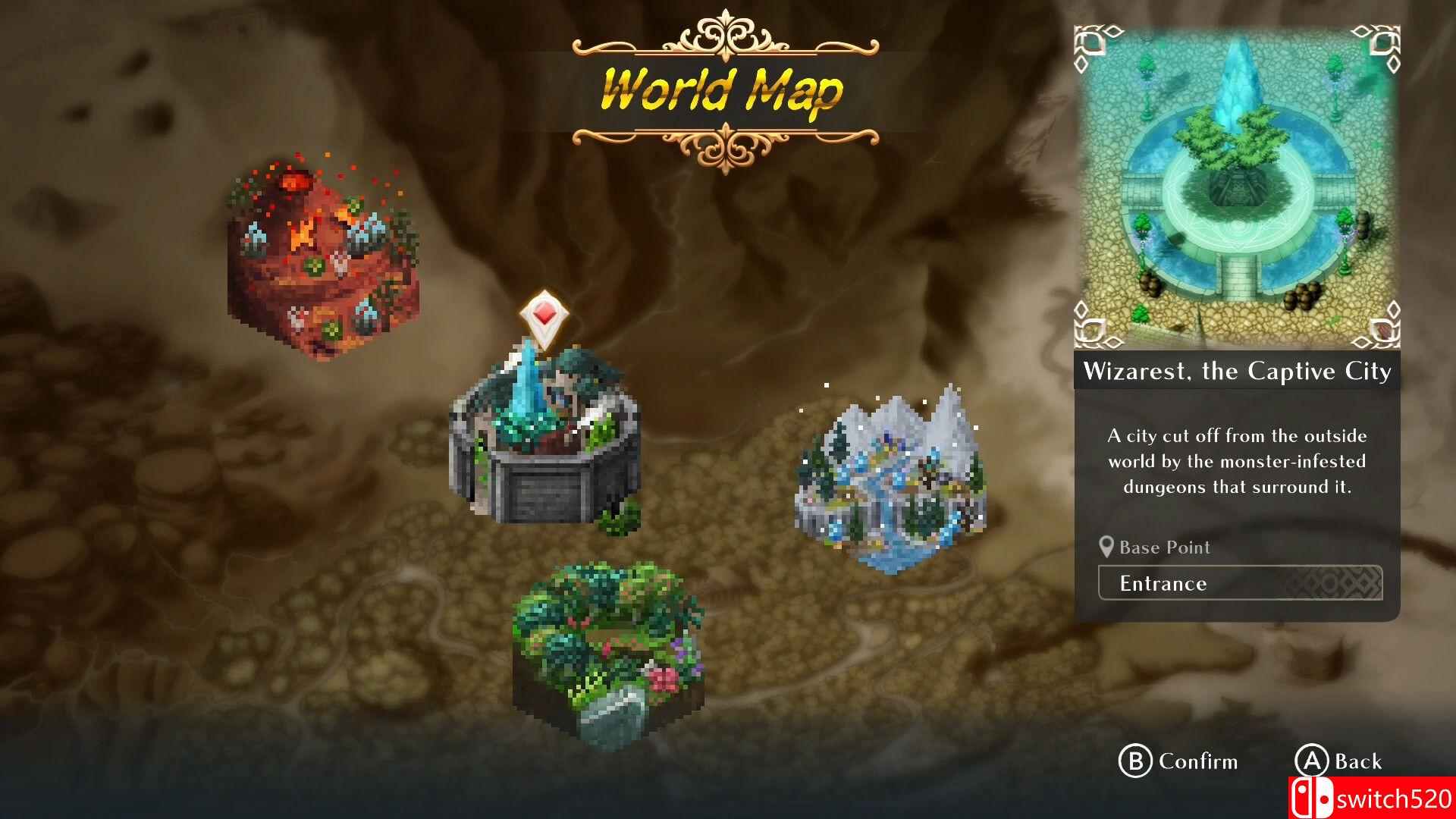This screenshot has width=1456, height=819.
Task: Switch to the World Map title banner
Action: 719,89
